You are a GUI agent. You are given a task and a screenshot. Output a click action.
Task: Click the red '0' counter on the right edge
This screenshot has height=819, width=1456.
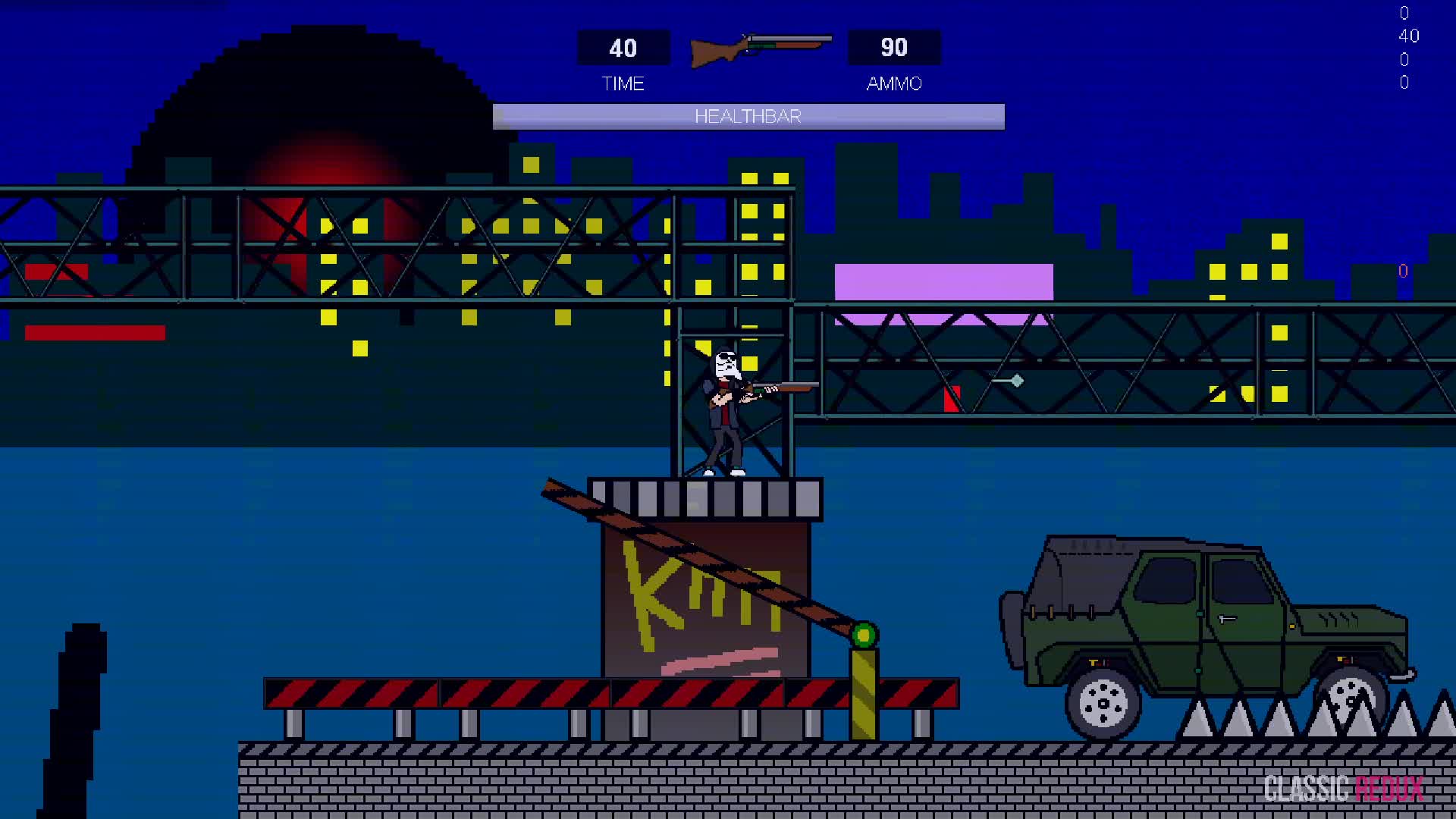tap(1403, 271)
